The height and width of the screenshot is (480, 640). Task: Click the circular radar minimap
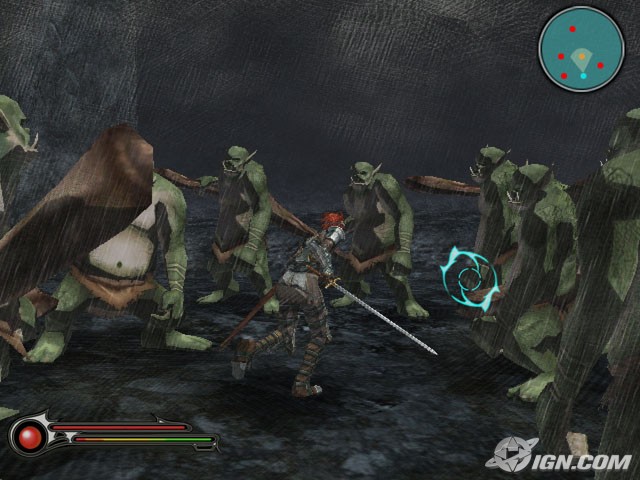[581, 48]
